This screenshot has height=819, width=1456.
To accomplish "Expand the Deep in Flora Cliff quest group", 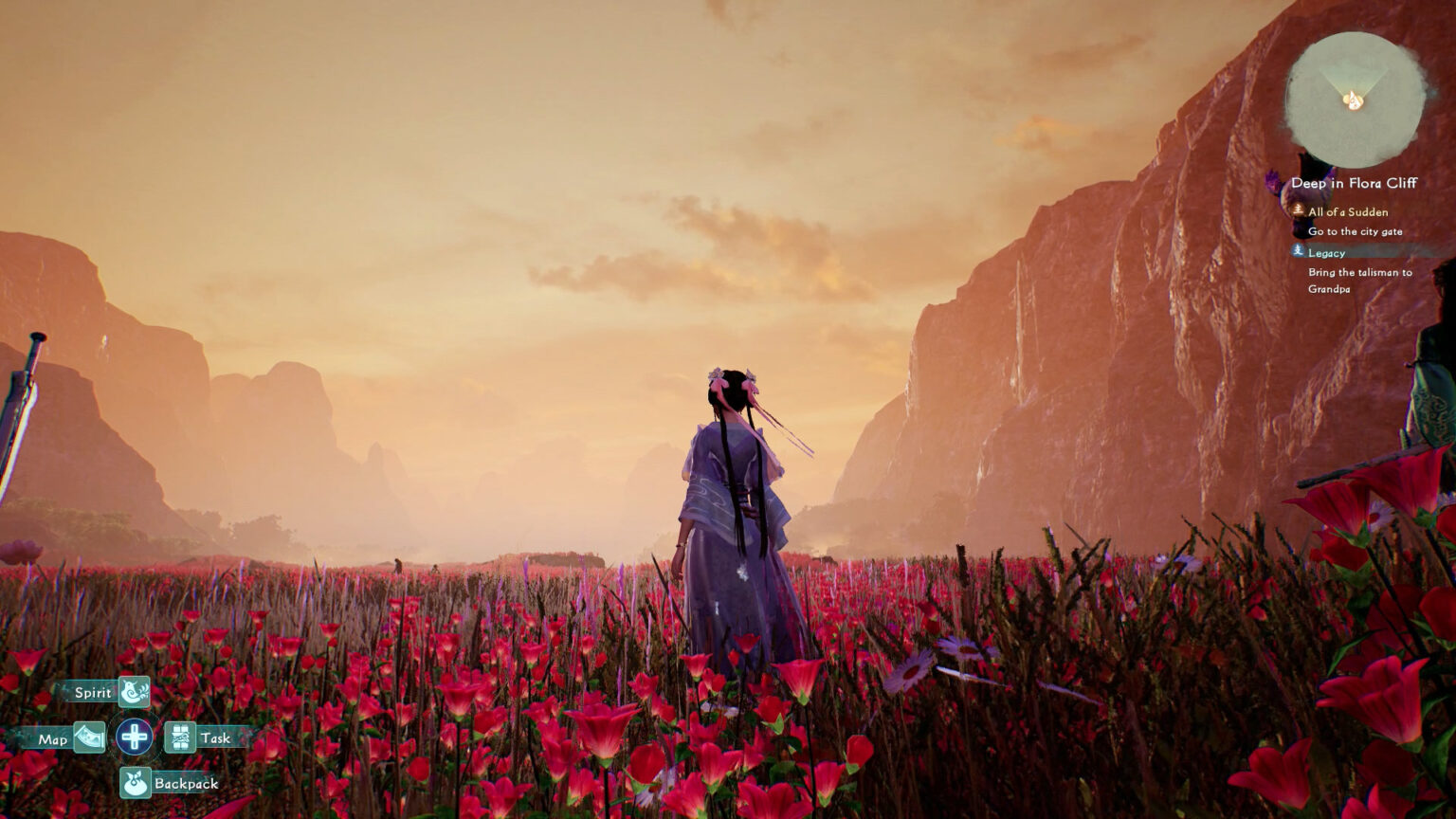I will click(x=1356, y=184).
